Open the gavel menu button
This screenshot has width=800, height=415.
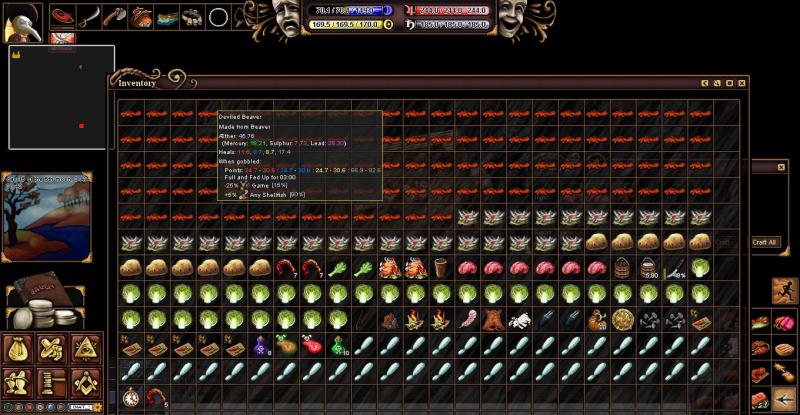coord(51,381)
